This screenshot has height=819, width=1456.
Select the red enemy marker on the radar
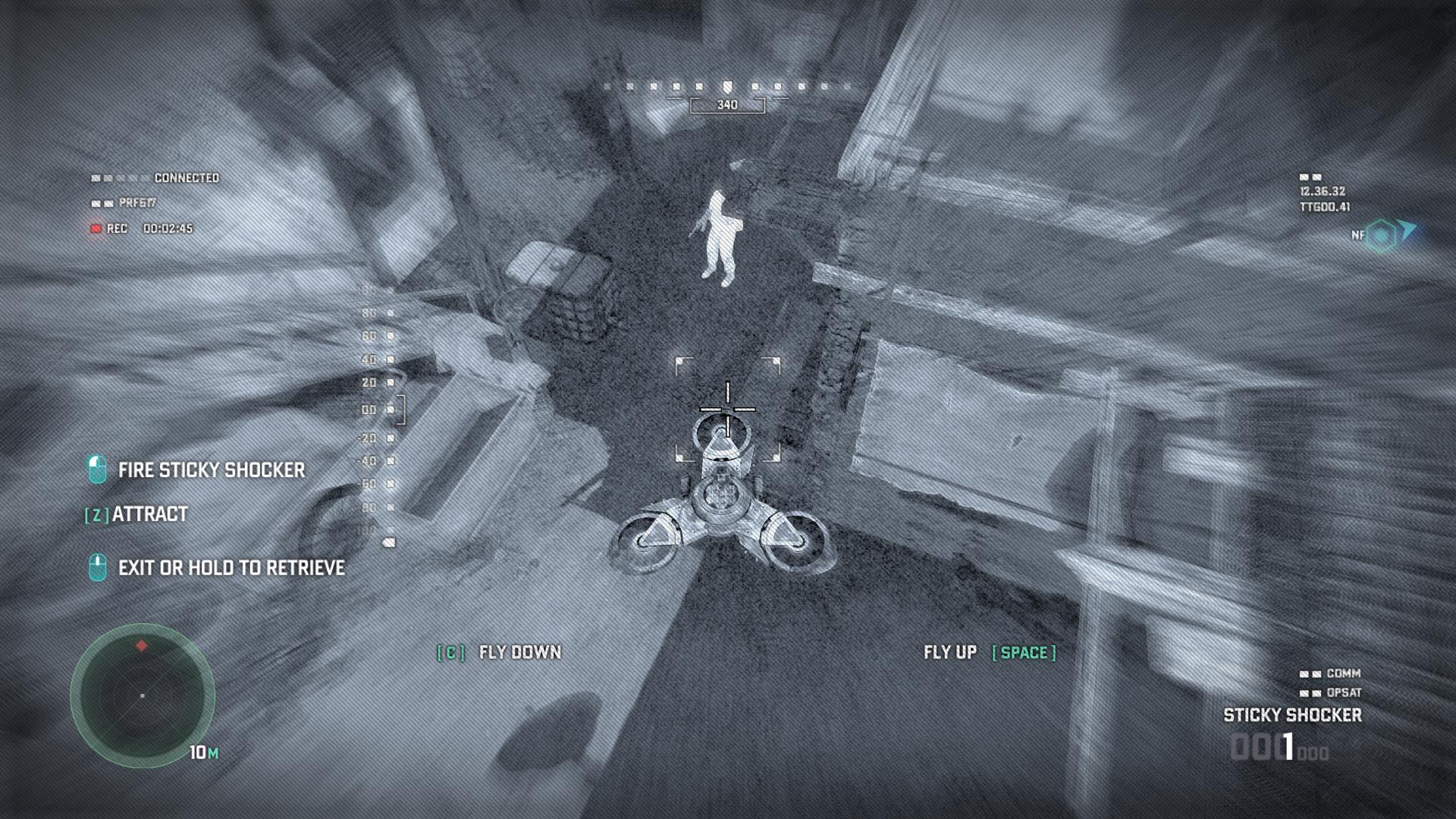point(141,645)
